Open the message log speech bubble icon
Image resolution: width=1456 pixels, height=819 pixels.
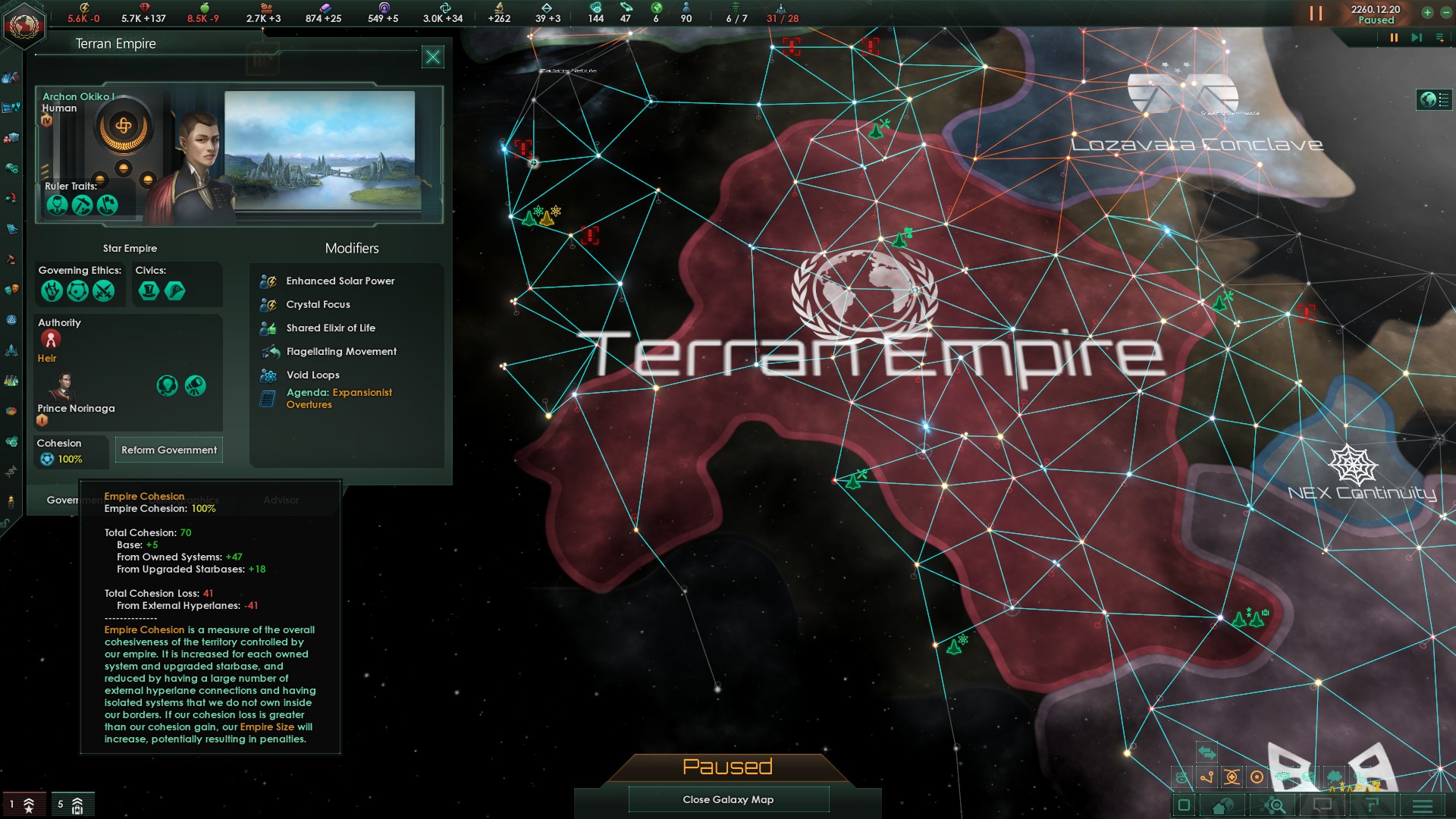(1323, 805)
